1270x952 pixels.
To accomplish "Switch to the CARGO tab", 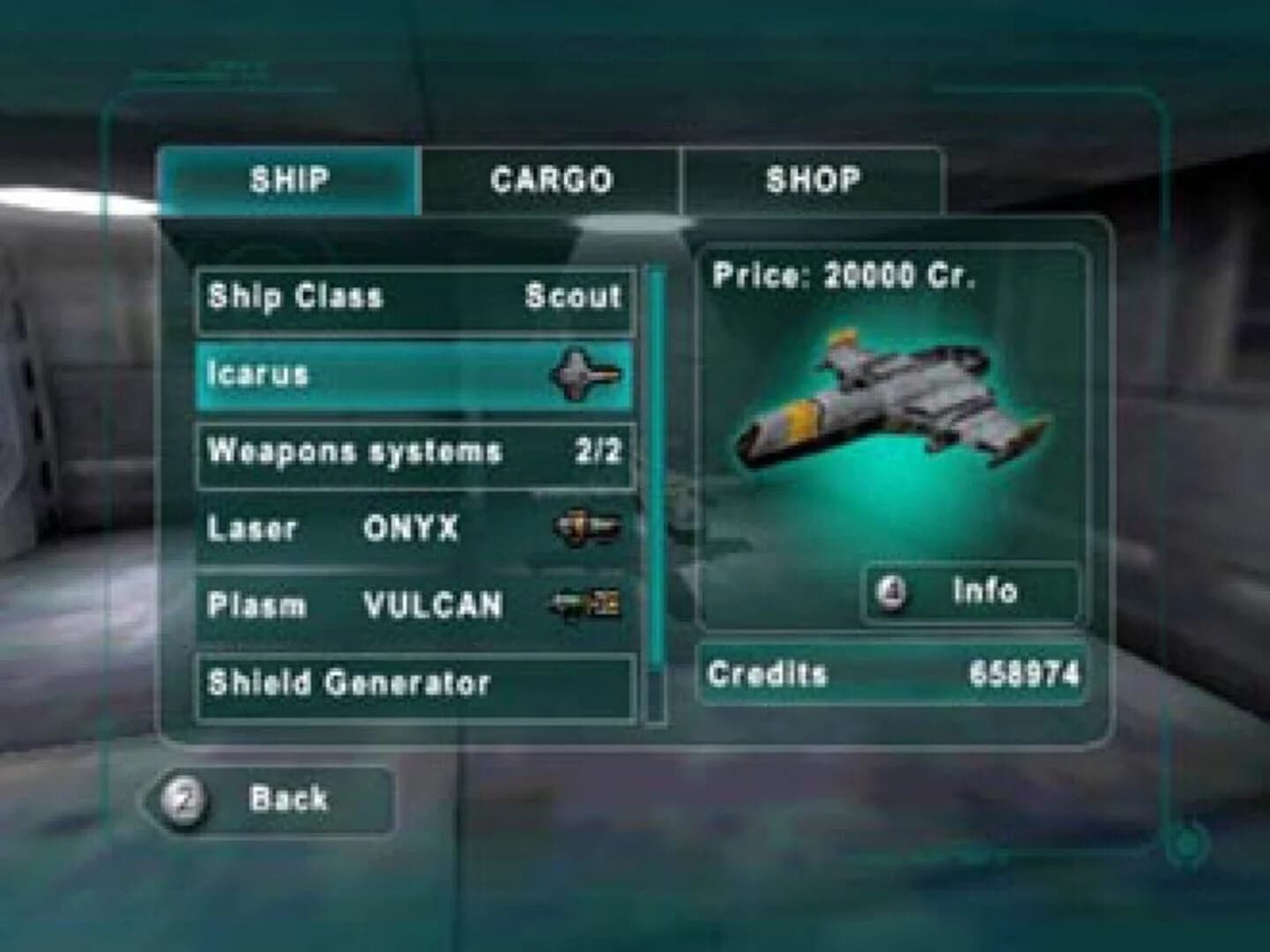I will (551, 180).
